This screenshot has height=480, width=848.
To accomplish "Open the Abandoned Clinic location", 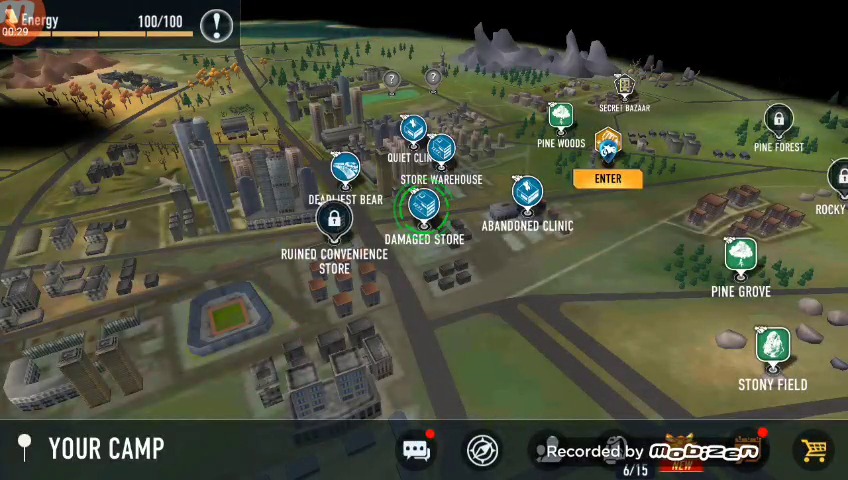I will (527, 194).
